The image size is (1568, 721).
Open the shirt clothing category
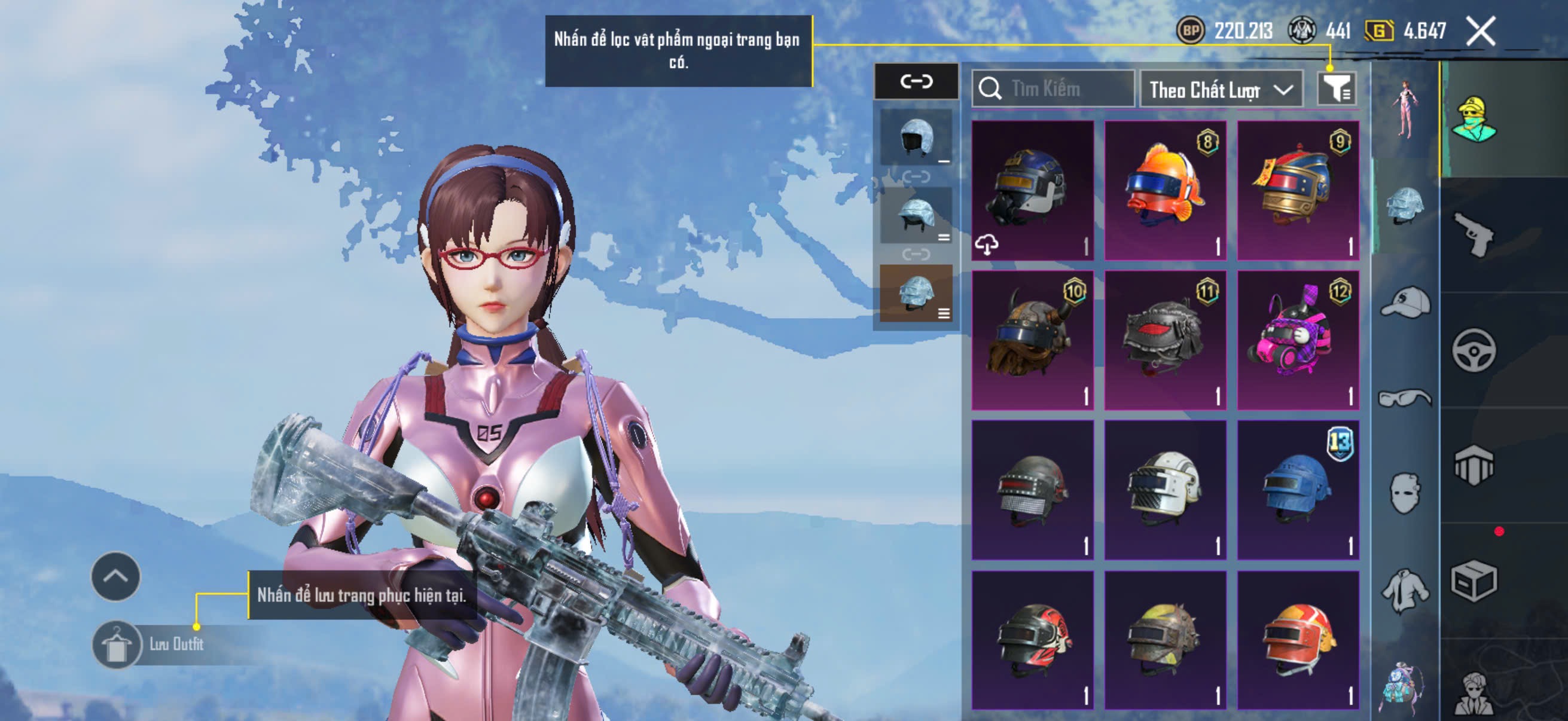pyautogui.click(x=1405, y=589)
